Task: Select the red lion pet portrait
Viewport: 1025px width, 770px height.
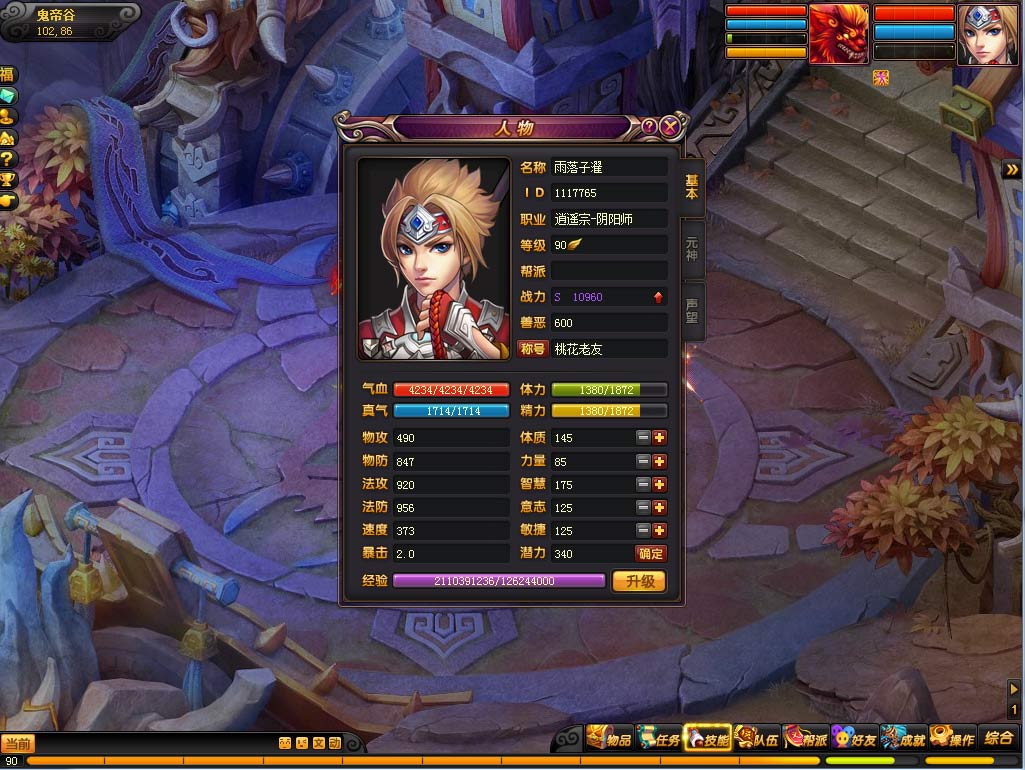Action: 838,35
